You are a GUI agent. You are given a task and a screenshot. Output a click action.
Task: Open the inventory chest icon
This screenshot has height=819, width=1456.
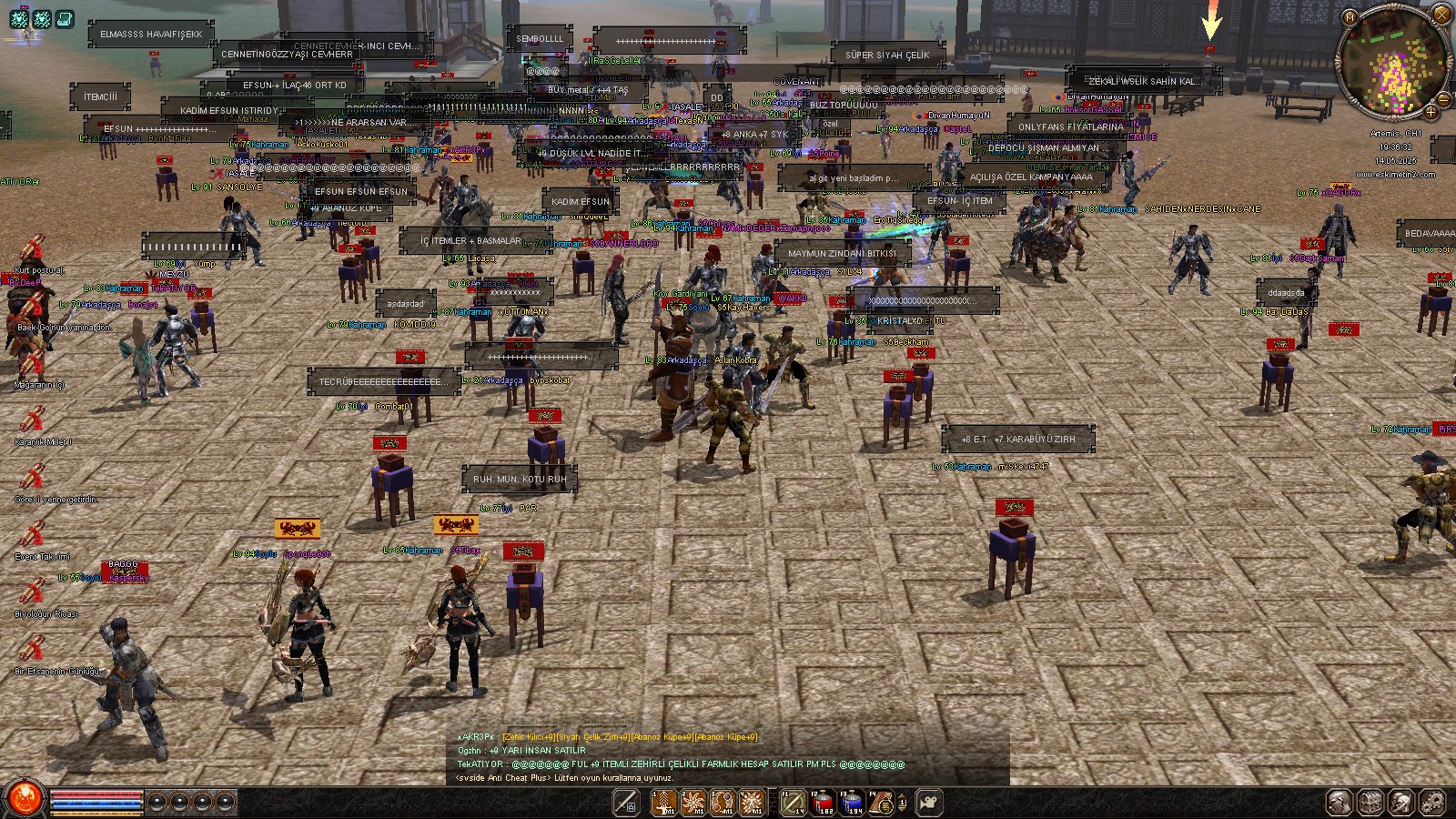1370,803
